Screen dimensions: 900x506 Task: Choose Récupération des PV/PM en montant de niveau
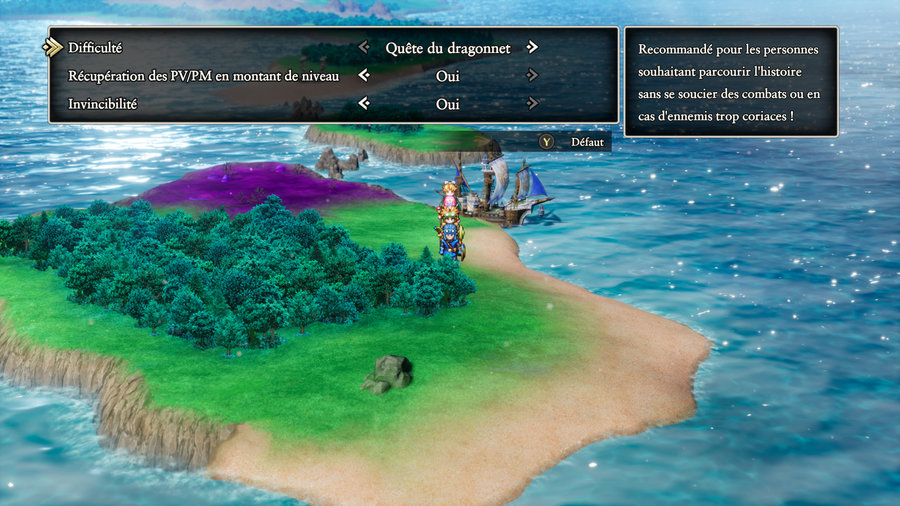204,75
